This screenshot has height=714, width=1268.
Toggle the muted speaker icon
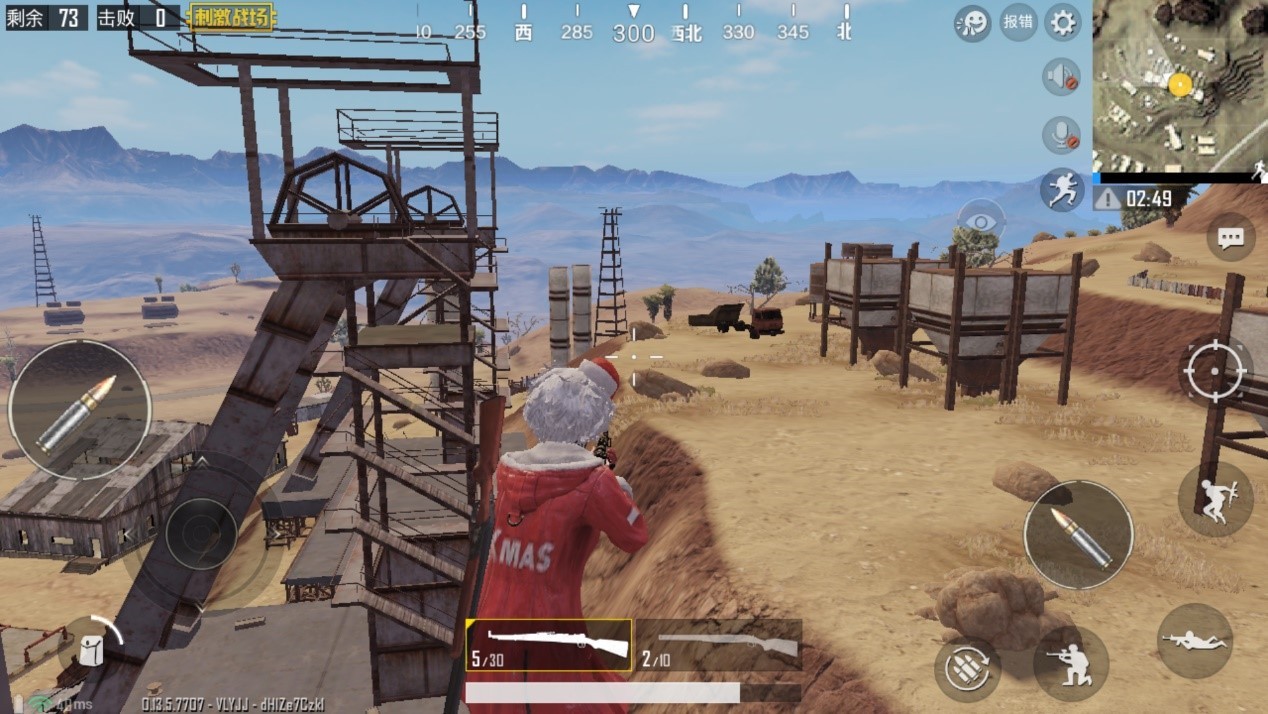coord(1061,77)
